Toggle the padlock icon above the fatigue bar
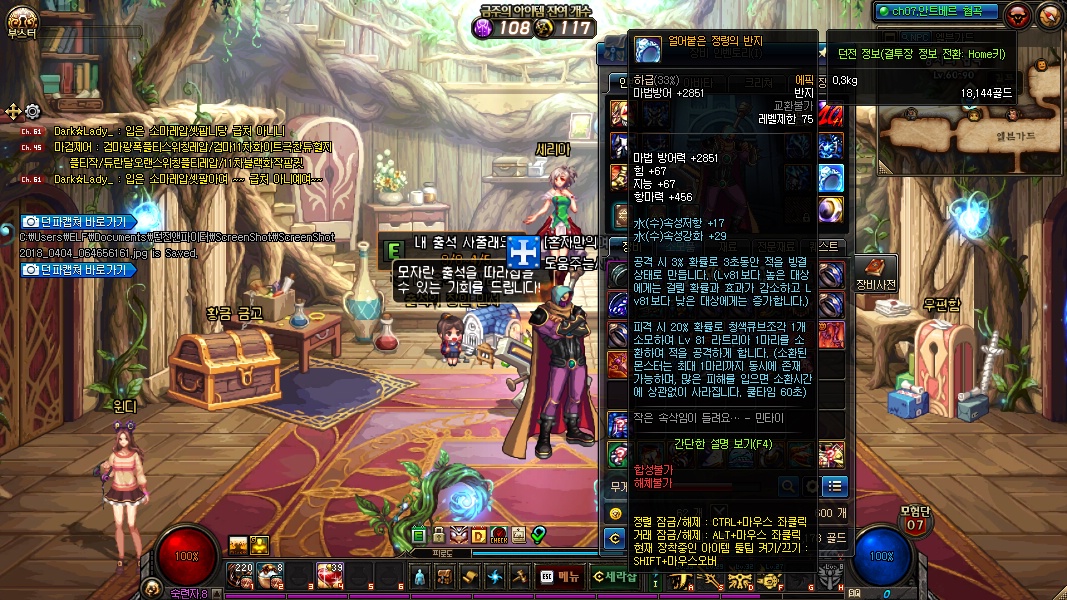 click(438, 535)
